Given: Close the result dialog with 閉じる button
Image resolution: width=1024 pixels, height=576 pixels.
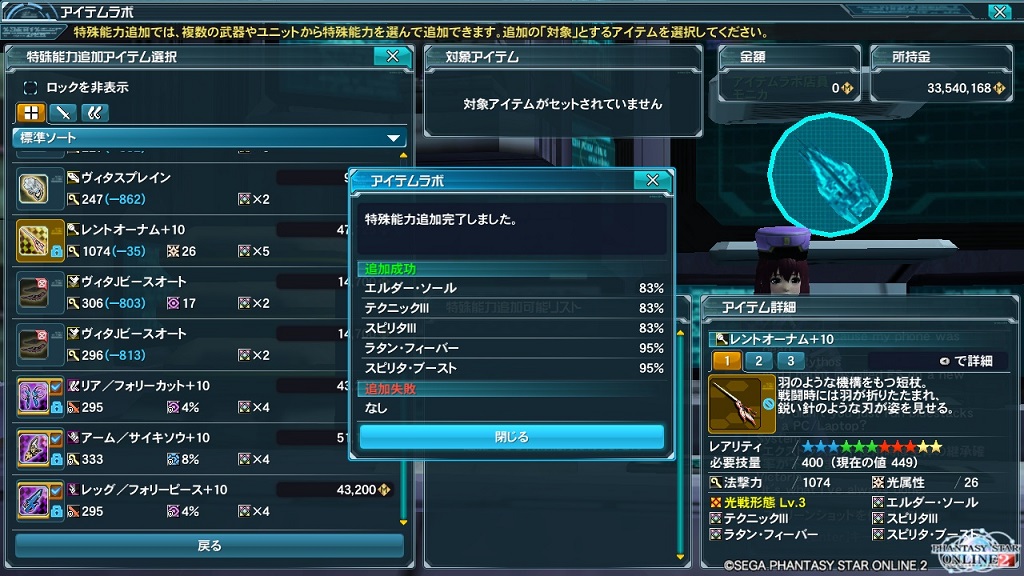Looking at the screenshot, I should 511,437.
